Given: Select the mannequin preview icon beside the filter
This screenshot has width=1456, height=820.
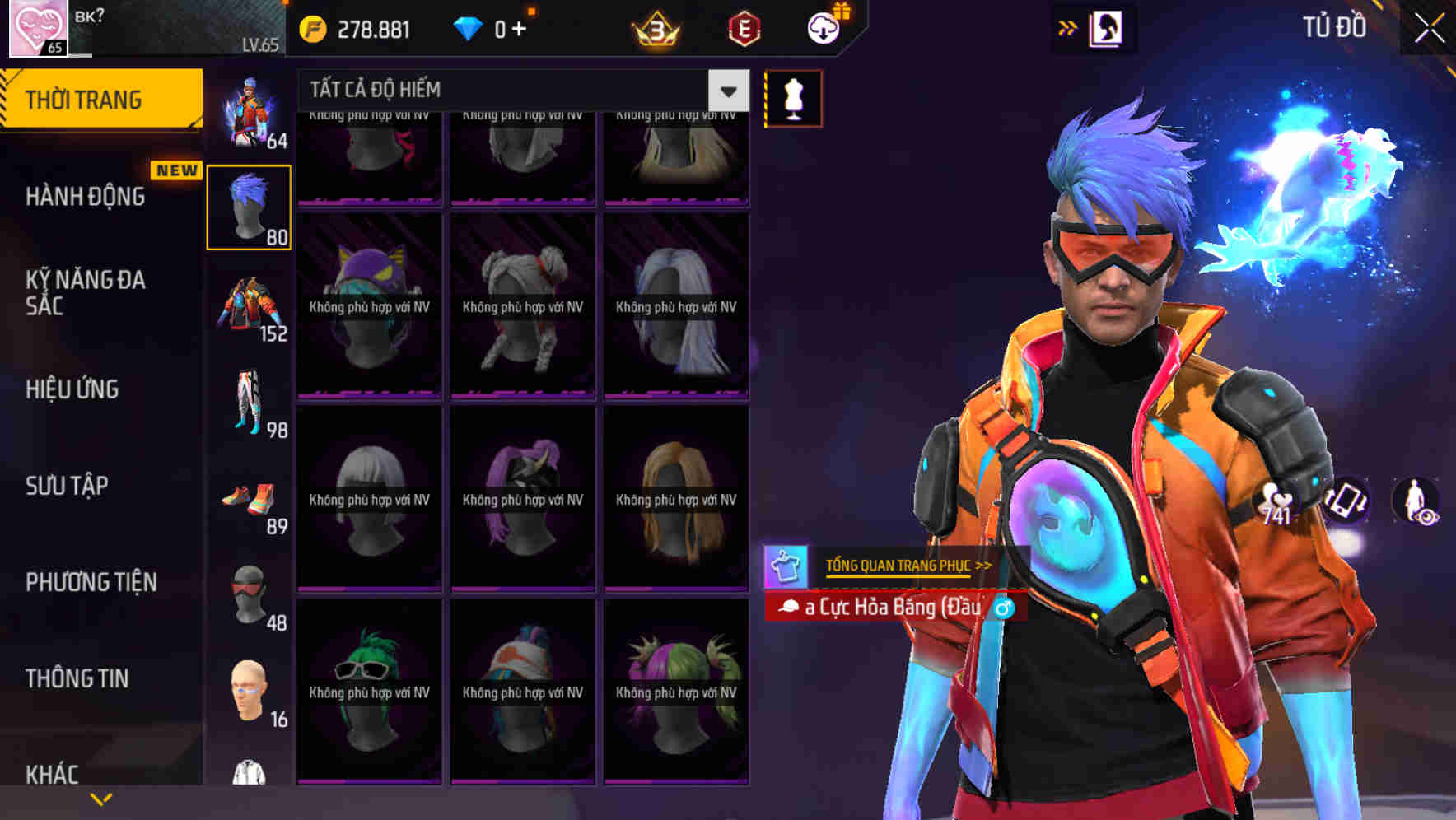Looking at the screenshot, I should click(793, 98).
